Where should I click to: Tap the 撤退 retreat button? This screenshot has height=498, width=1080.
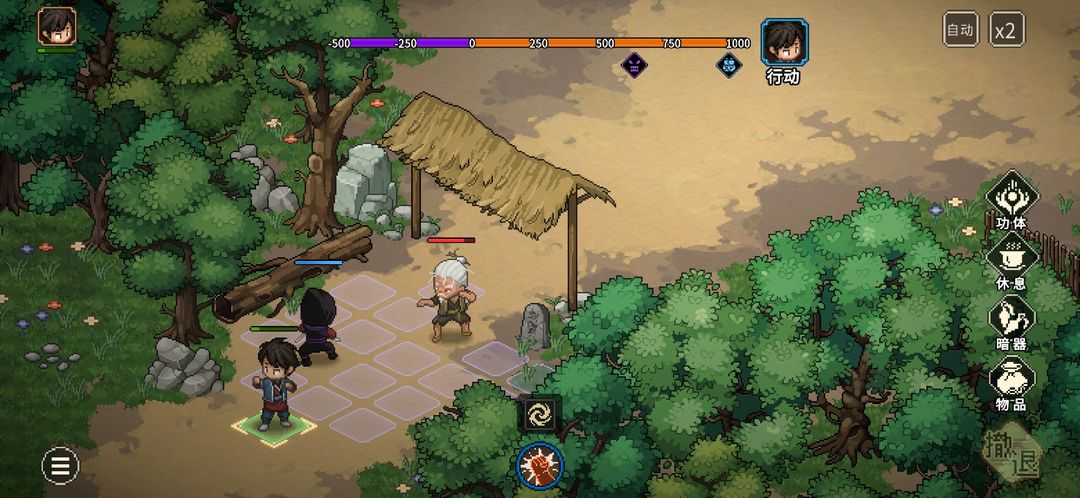pyautogui.click(x=1014, y=453)
